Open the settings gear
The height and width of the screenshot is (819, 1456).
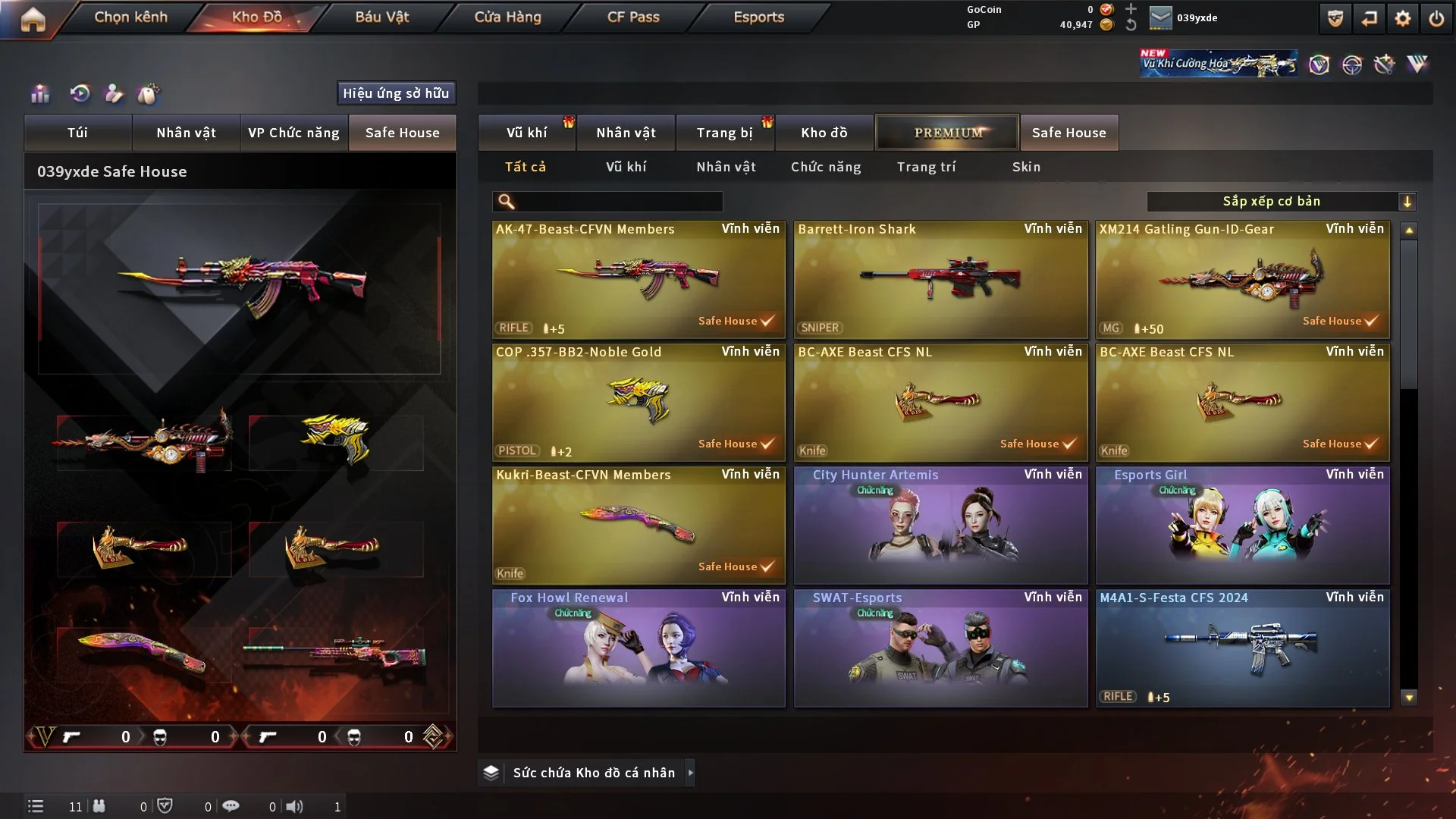click(x=1403, y=19)
